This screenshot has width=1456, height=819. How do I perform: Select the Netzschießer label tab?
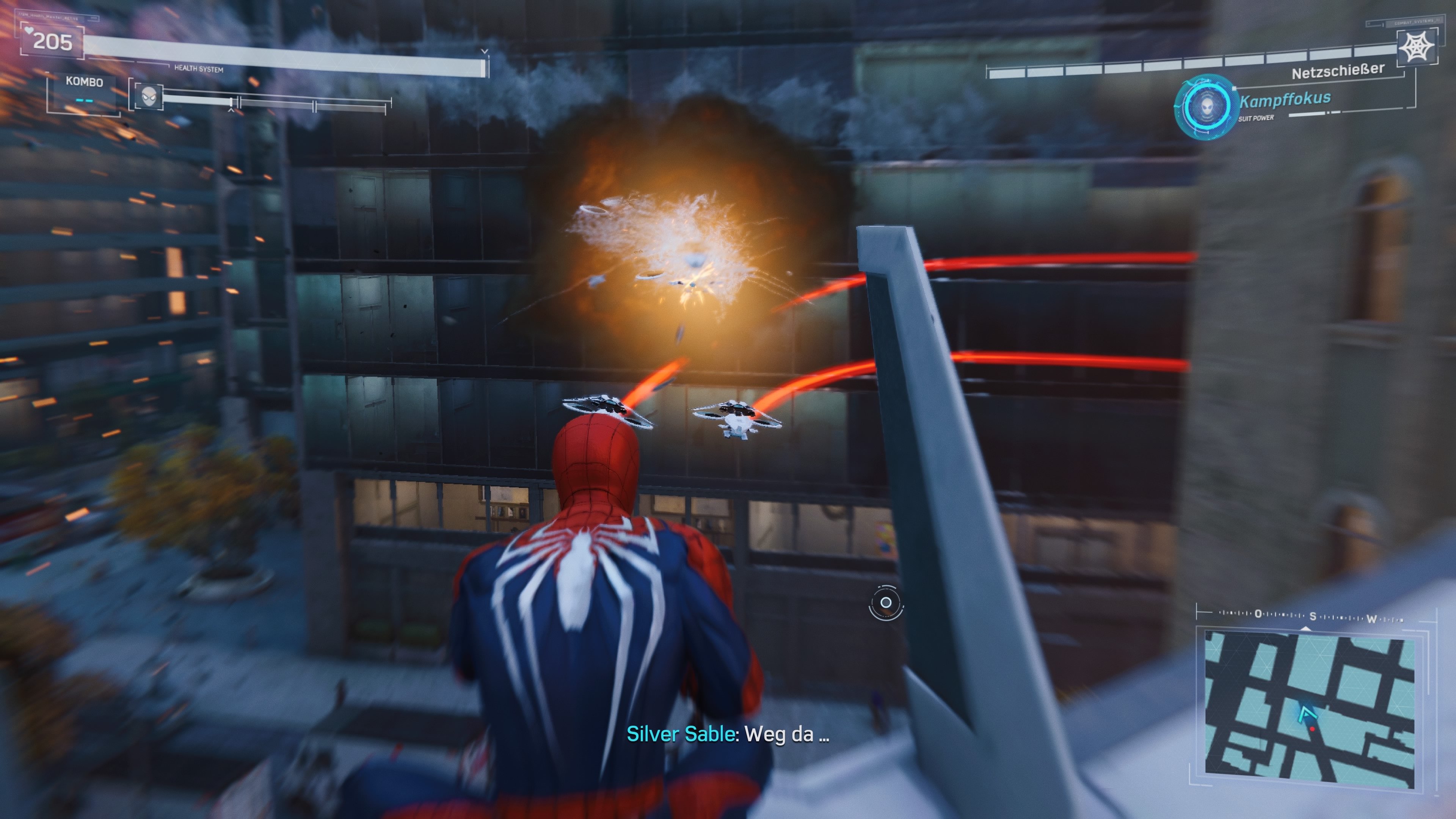(x=1336, y=71)
